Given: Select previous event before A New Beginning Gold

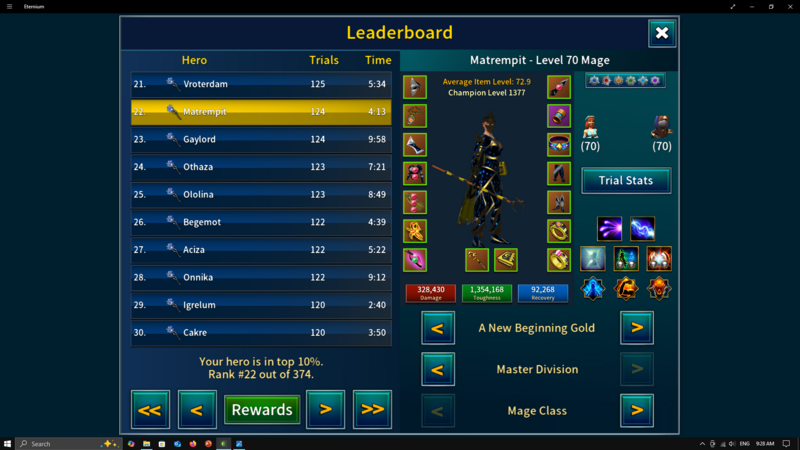Looking at the screenshot, I should tap(437, 327).
